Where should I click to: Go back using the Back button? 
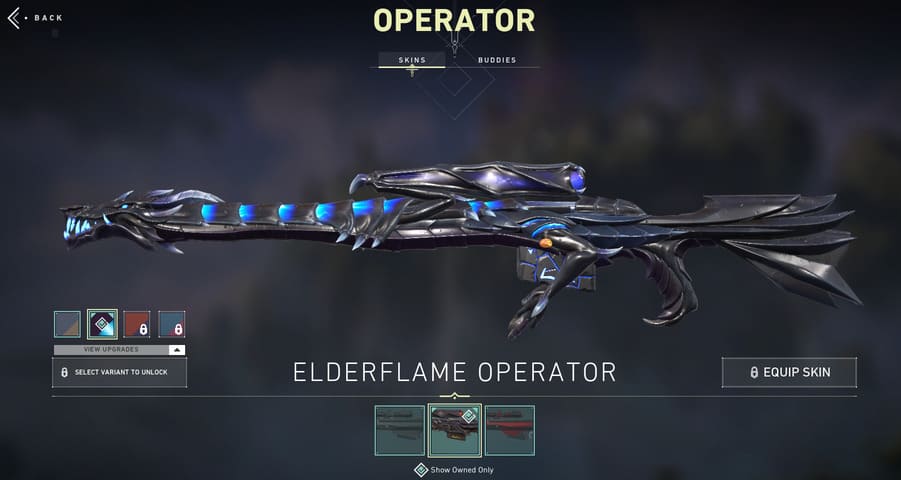36,18
